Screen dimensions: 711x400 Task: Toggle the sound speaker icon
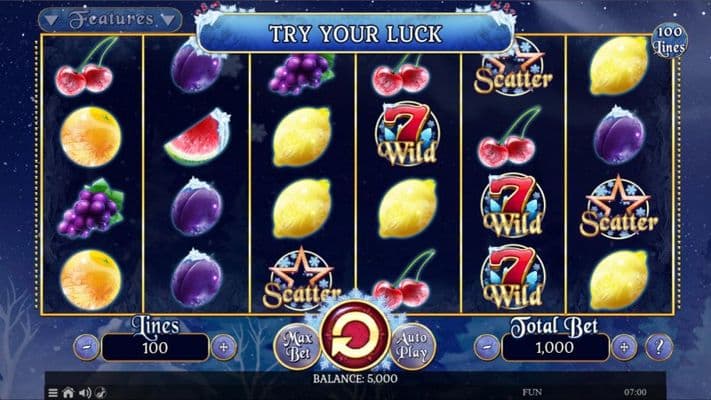[84, 392]
